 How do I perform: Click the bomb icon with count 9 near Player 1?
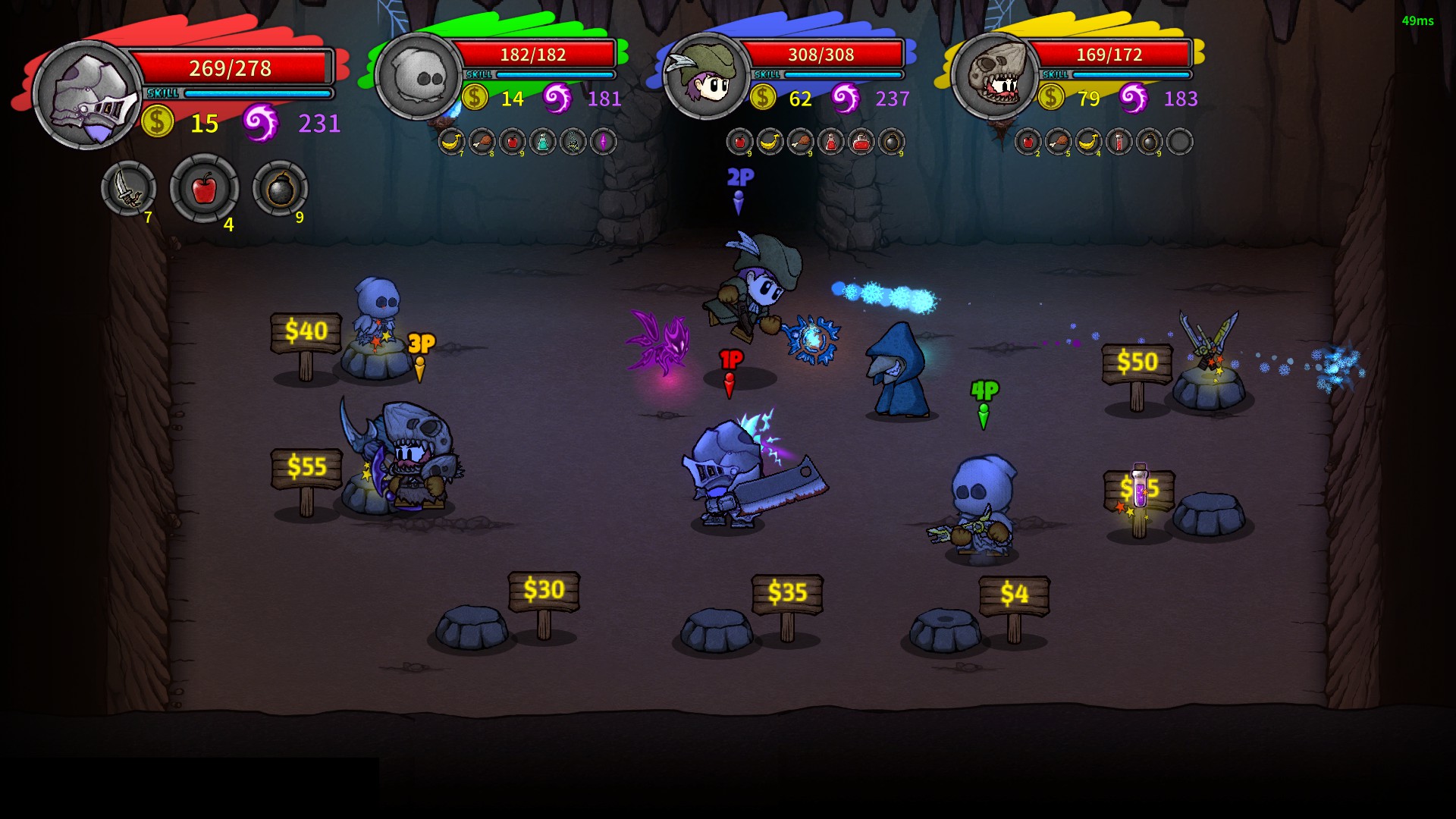(281, 191)
